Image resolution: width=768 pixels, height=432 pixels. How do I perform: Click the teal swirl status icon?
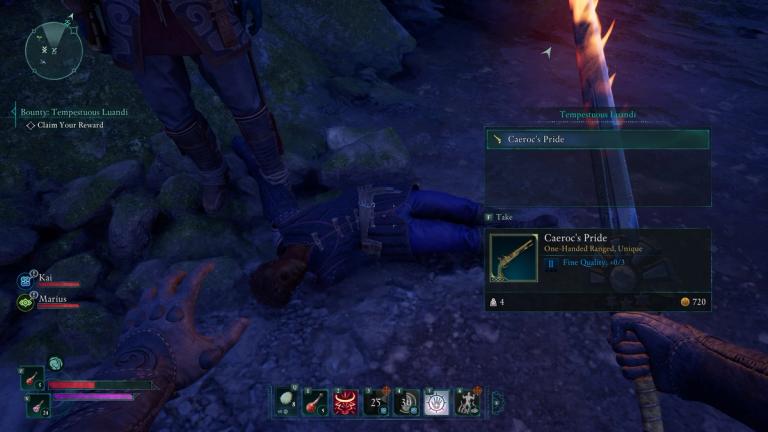[56, 363]
